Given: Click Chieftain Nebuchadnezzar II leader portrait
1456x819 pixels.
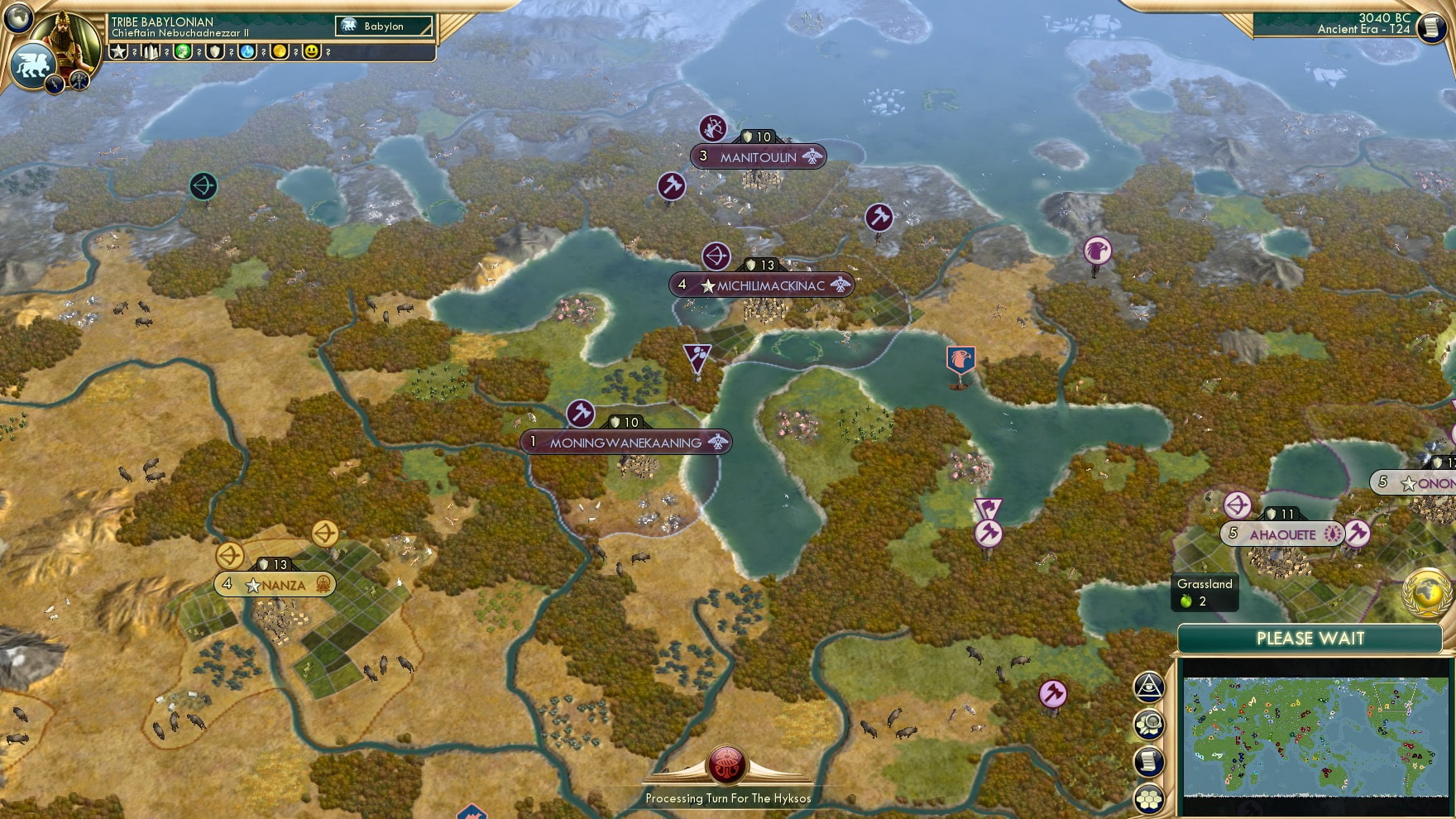Looking at the screenshot, I should tap(69, 37).
